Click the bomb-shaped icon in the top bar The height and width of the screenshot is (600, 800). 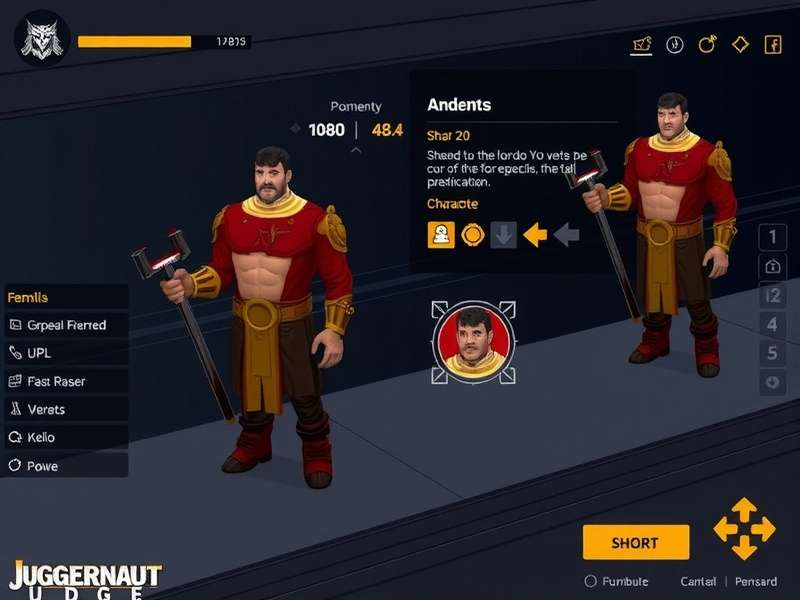(707, 44)
